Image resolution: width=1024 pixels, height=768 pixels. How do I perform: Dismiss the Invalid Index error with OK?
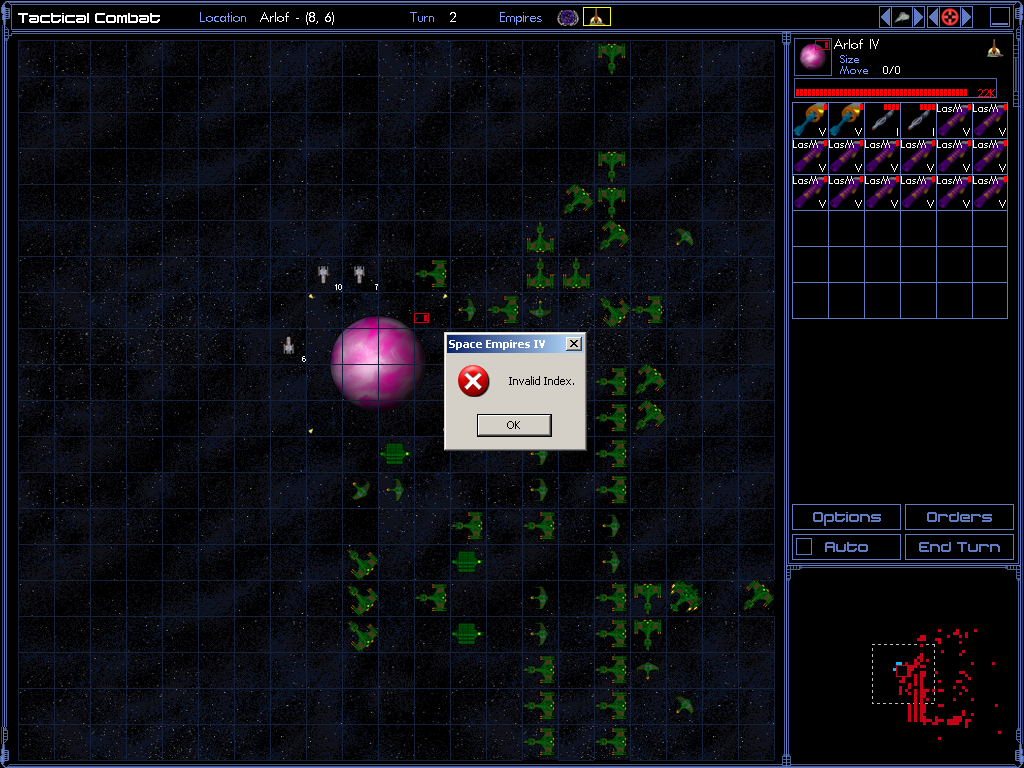[513, 425]
